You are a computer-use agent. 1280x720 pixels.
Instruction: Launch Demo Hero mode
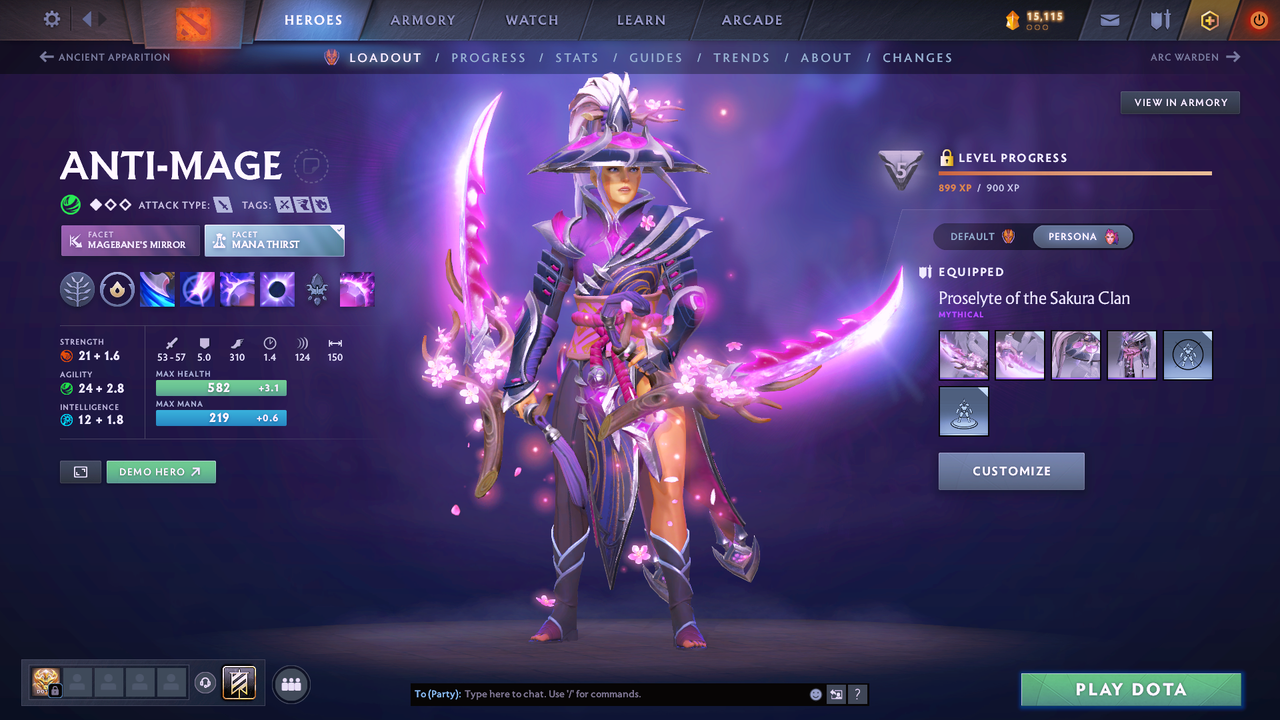pos(161,471)
